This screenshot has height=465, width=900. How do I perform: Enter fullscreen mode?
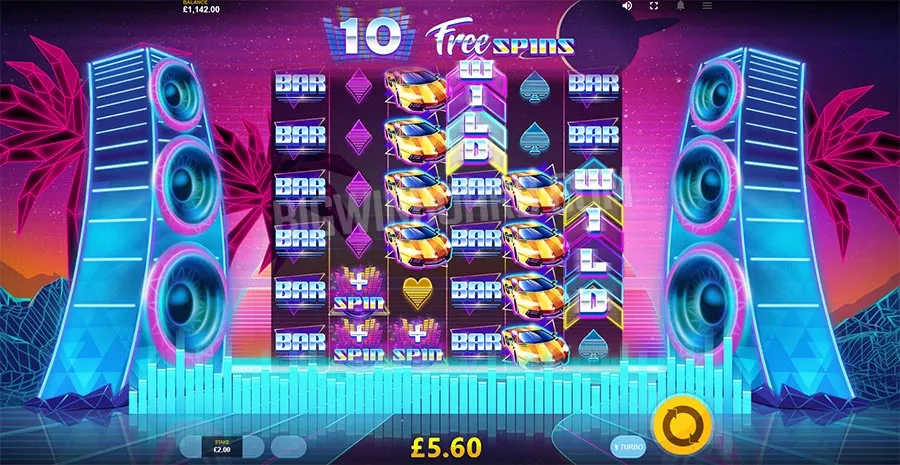point(654,6)
